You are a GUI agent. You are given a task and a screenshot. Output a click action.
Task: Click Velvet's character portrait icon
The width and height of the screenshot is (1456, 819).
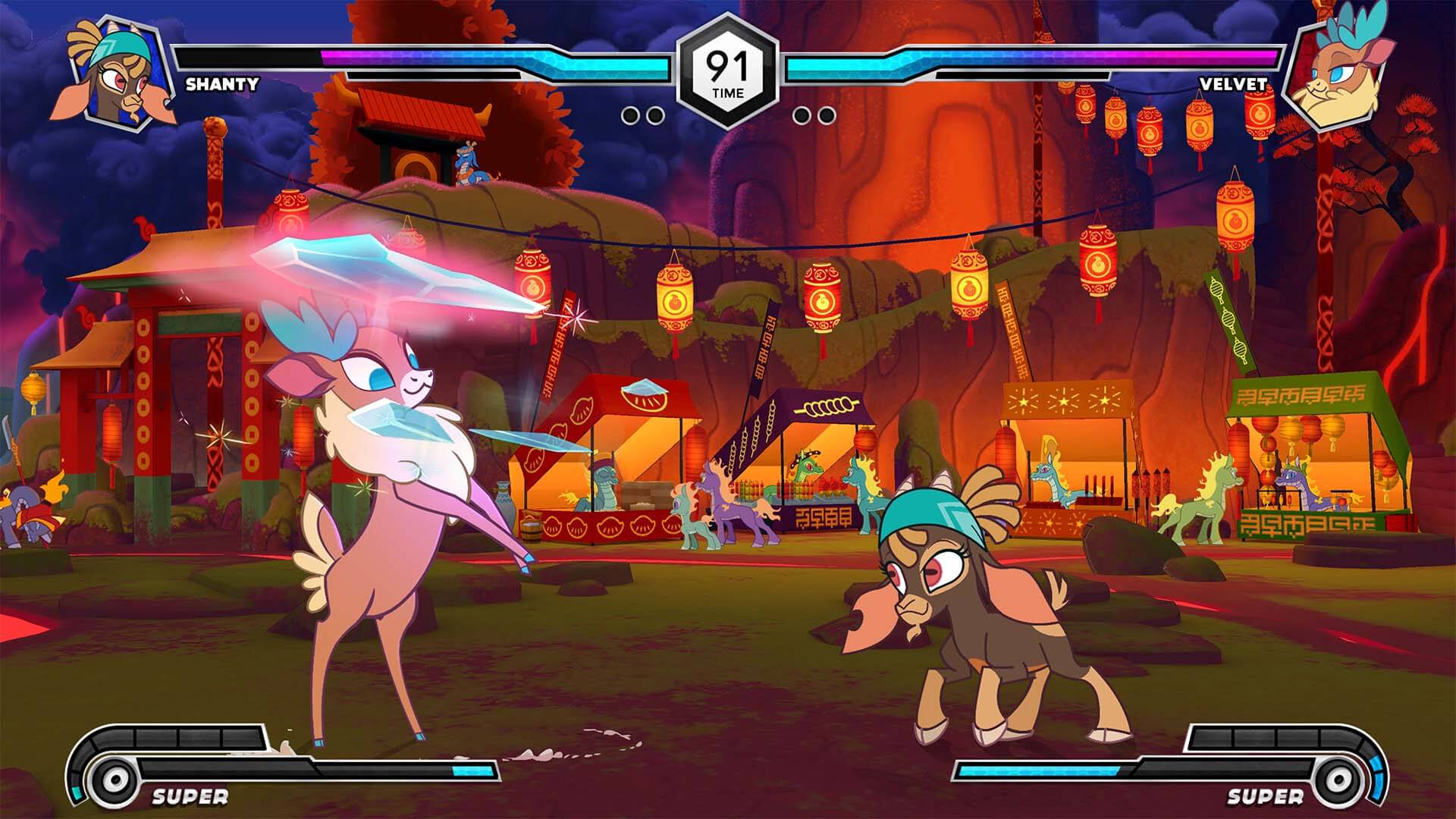pos(1344,68)
